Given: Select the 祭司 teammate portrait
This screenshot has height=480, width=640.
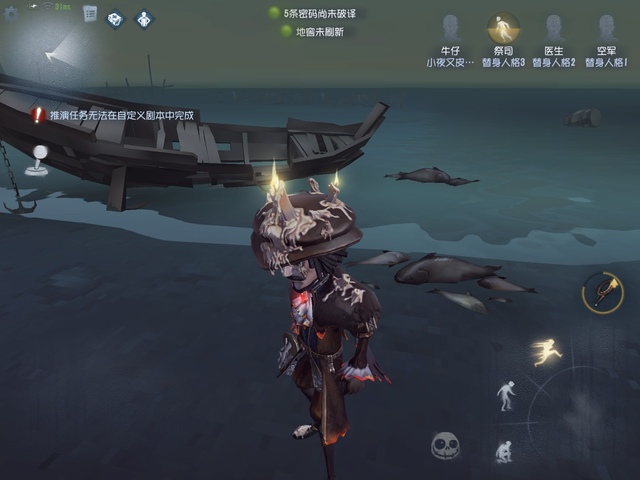Looking at the screenshot, I should tap(502, 30).
